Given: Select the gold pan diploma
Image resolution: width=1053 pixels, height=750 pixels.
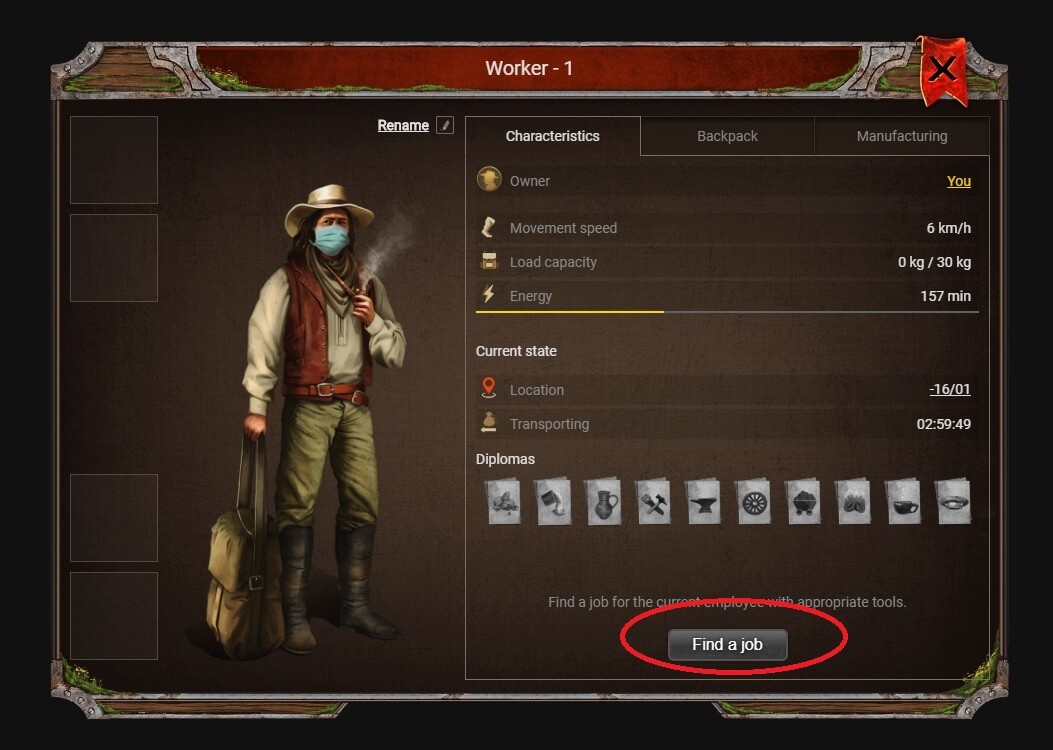Looking at the screenshot, I should pos(952,502).
